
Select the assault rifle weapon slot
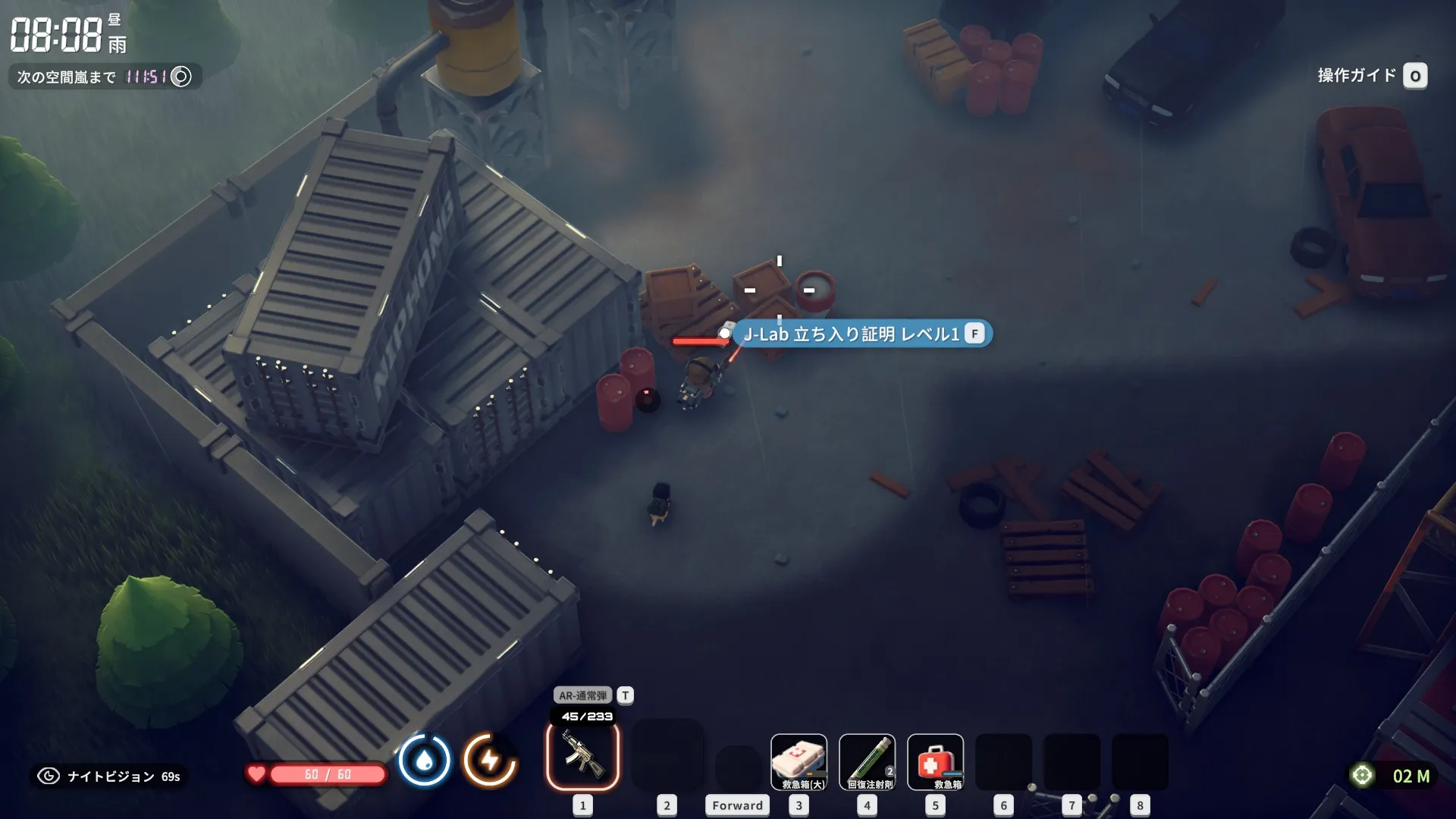(x=582, y=756)
